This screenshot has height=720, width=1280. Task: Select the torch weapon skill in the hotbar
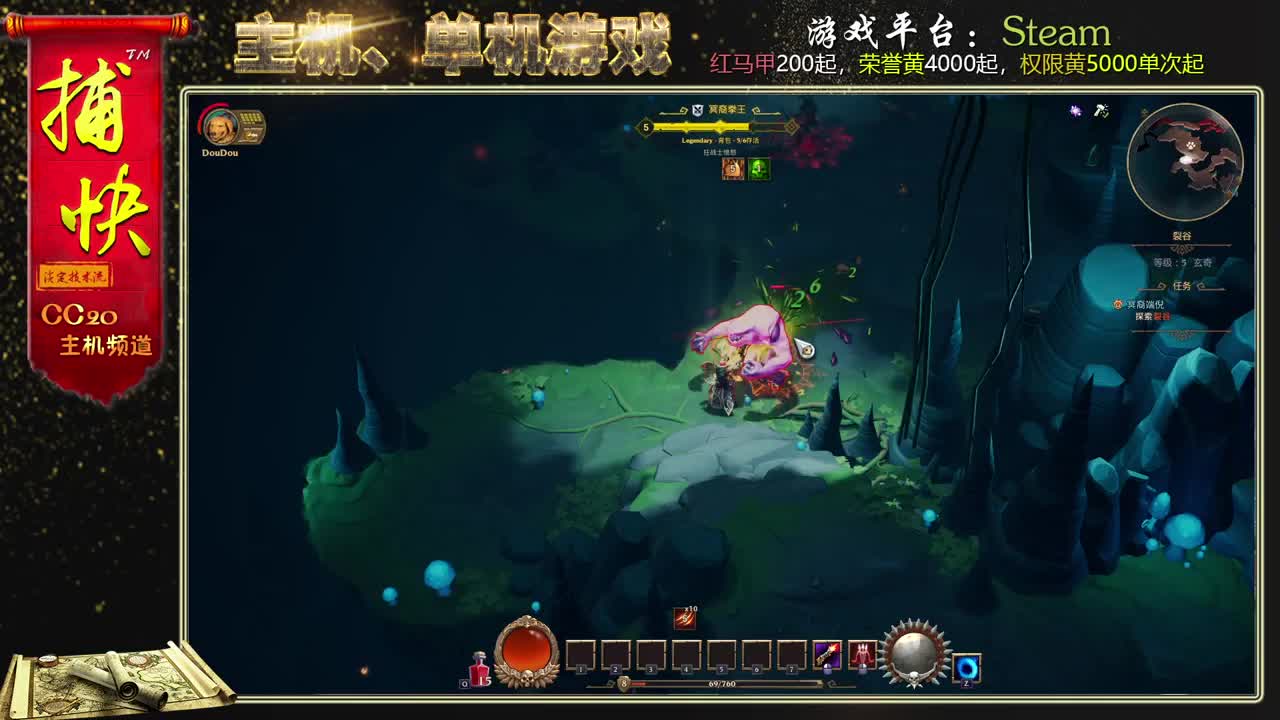click(x=826, y=656)
